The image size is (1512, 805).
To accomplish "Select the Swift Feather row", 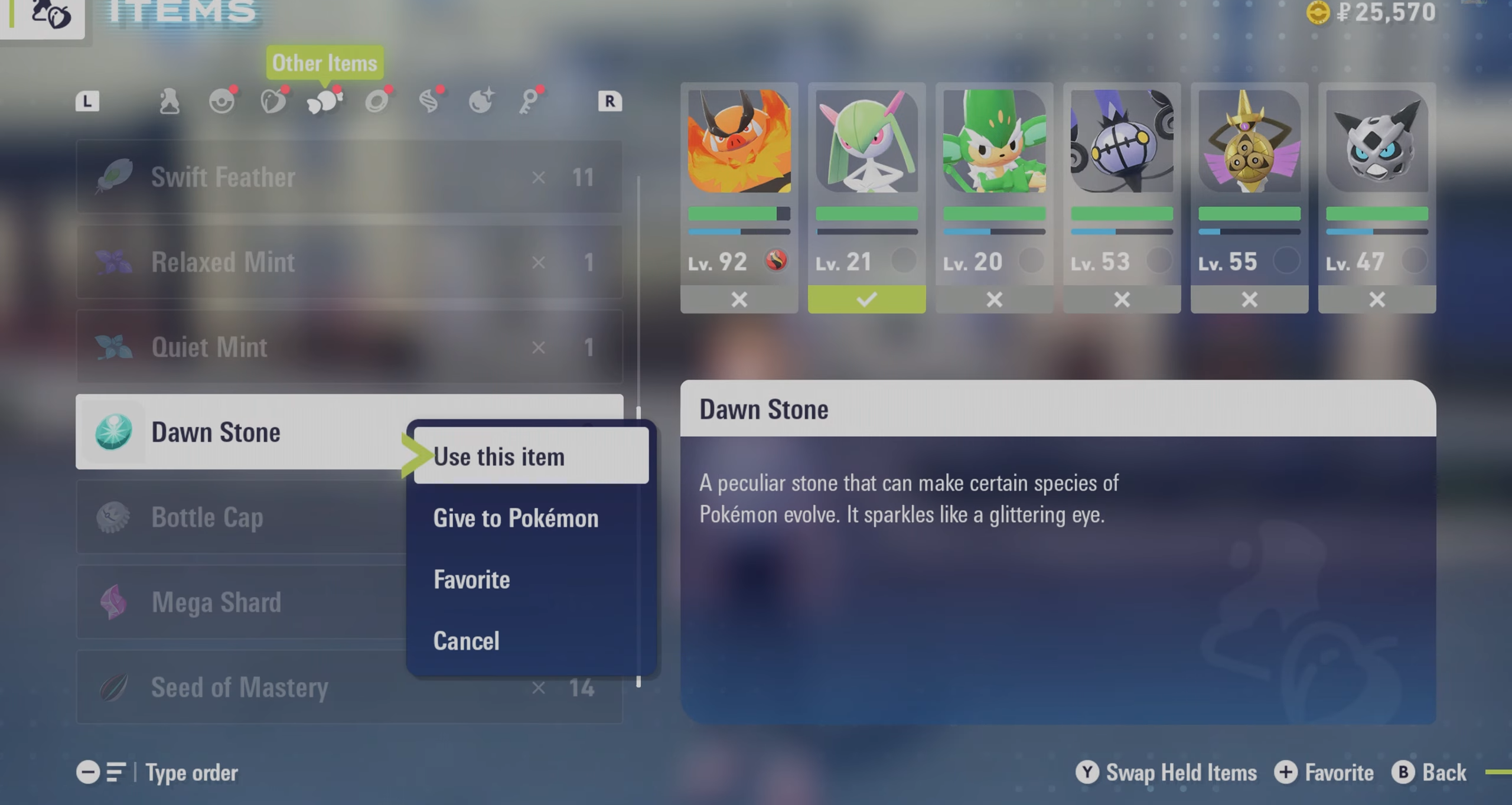I will [348, 177].
